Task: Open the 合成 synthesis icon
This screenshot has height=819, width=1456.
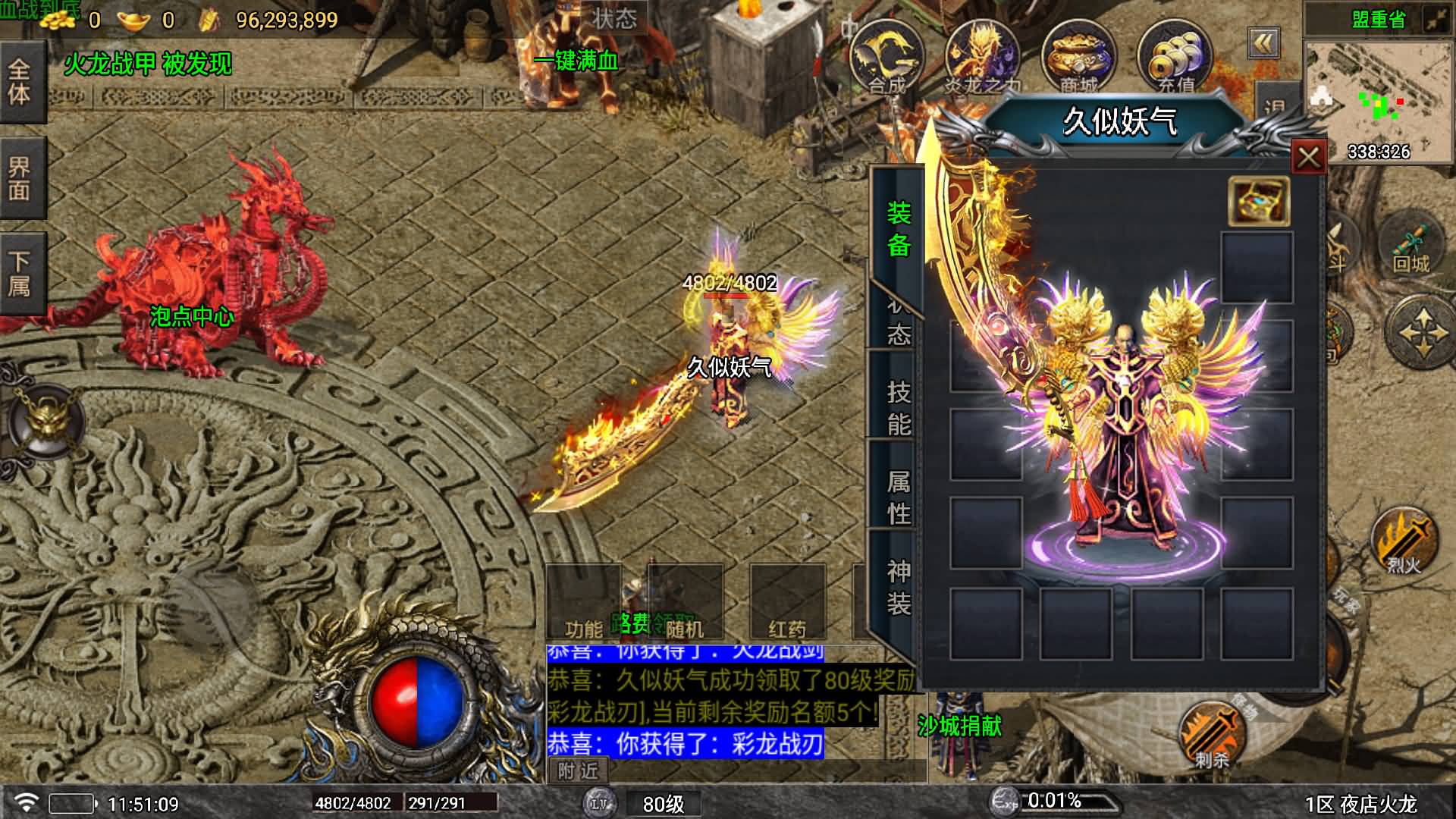Action: (886, 58)
